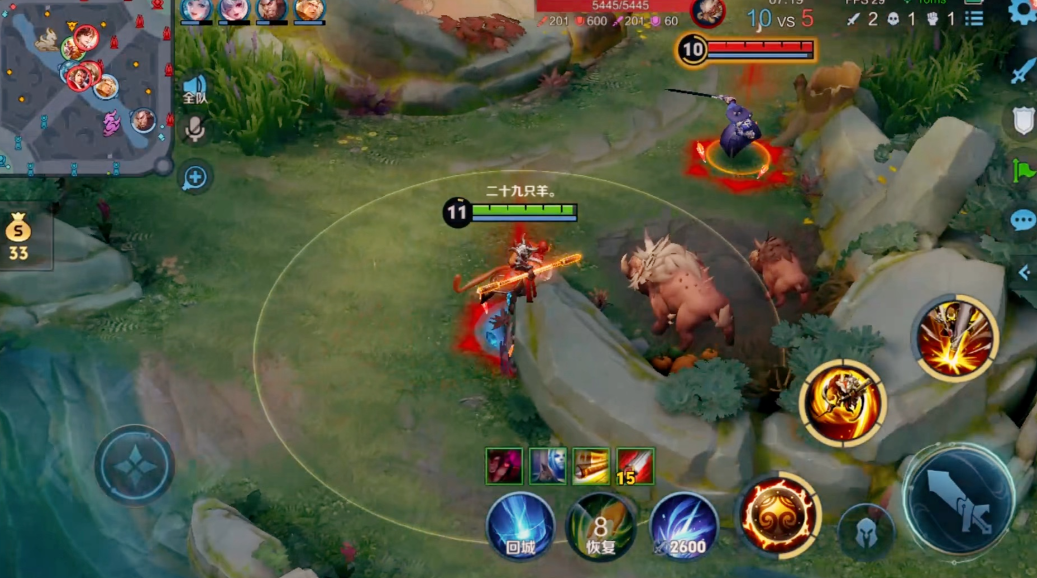Toggle the 全队 team voice speaker
1037x578 pixels.
194,90
